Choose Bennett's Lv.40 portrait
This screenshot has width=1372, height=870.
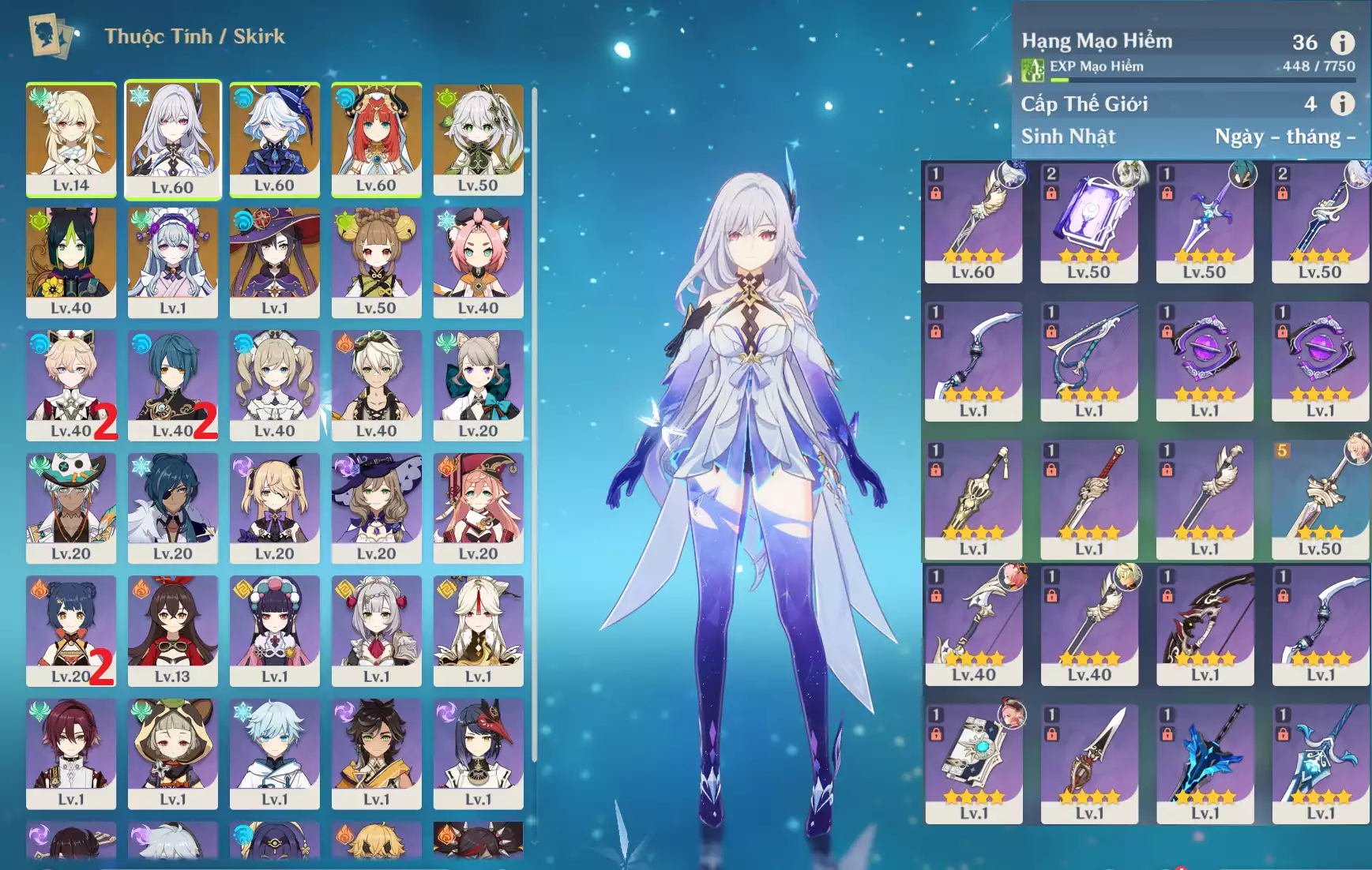point(376,384)
